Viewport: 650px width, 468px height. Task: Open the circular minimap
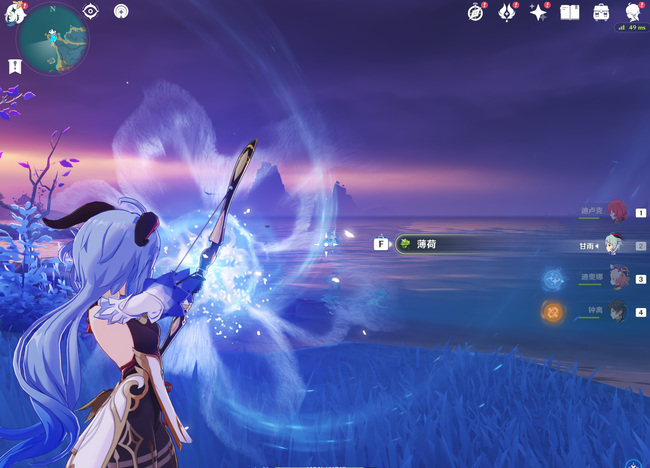[53, 39]
